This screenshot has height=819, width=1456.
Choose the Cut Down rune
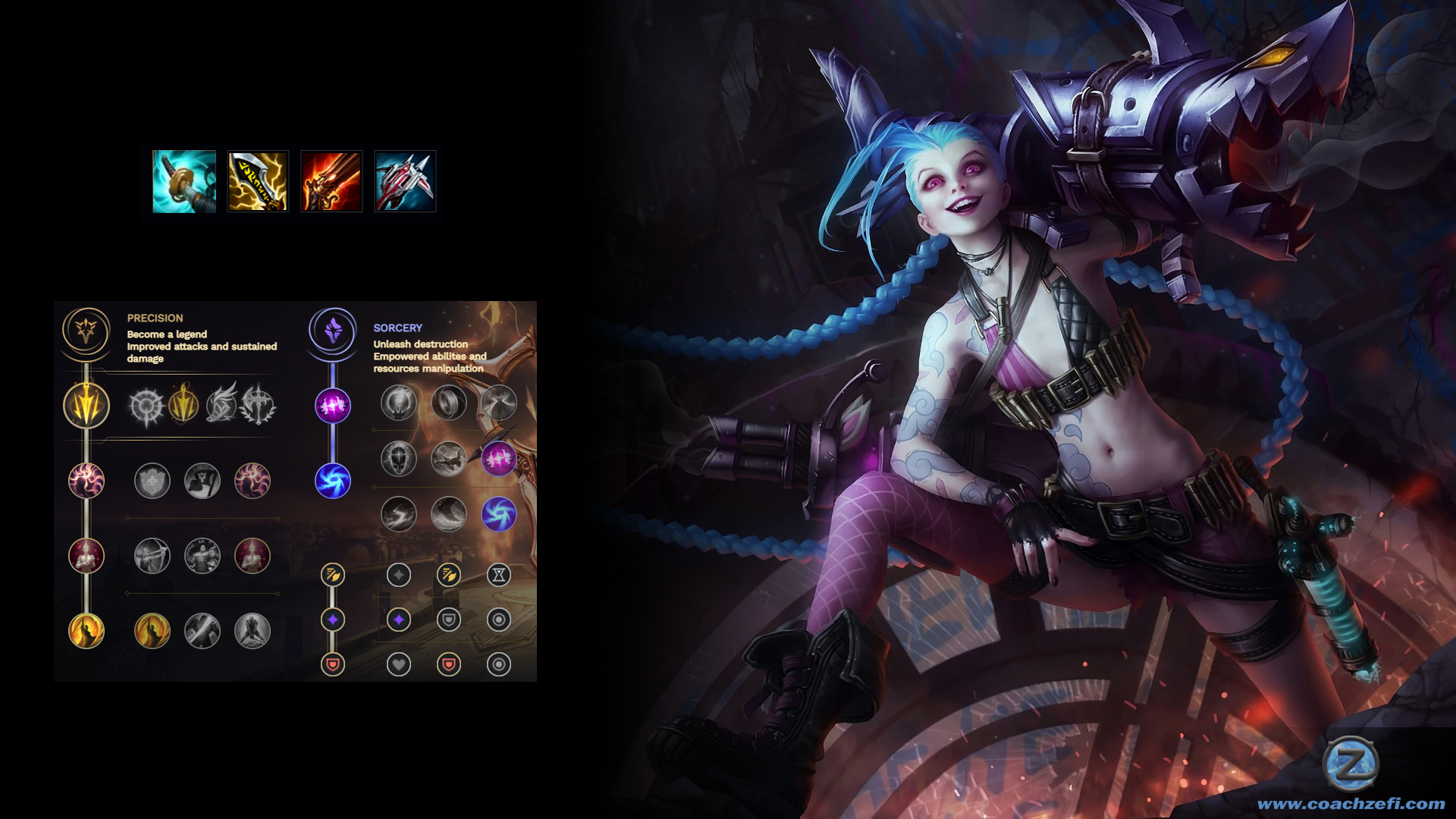coord(202,631)
